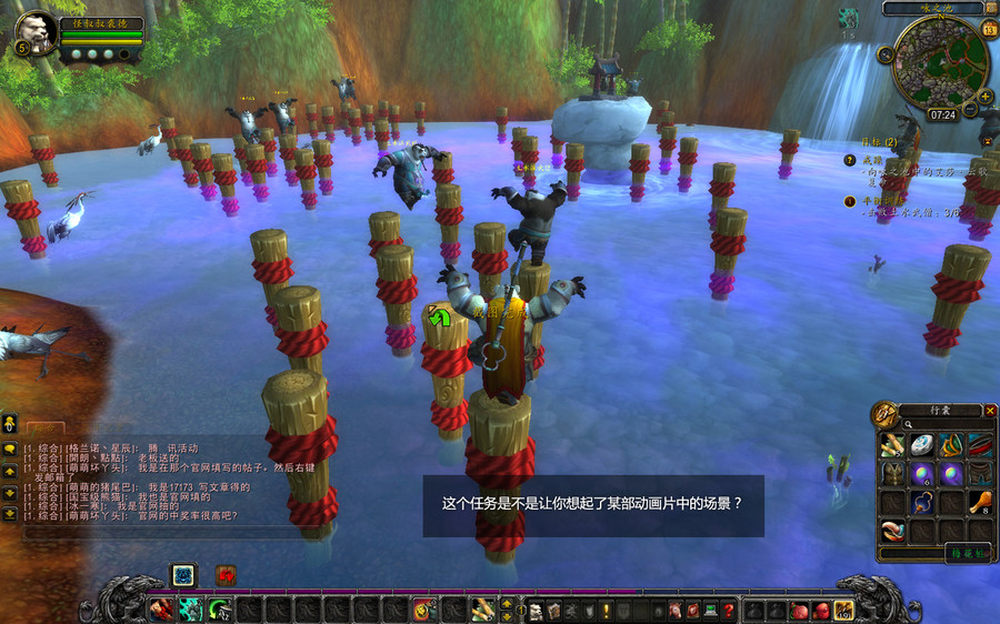Select the leather vest item in bag
The image size is (1000, 624).
click(892, 473)
